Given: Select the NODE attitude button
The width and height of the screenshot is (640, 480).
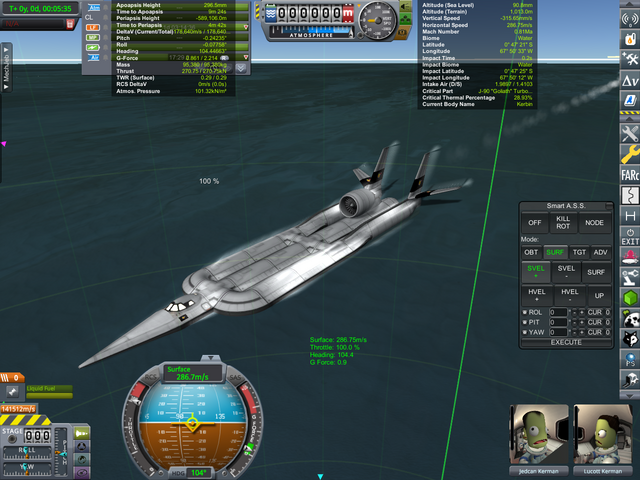Looking at the screenshot, I should (x=597, y=223).
